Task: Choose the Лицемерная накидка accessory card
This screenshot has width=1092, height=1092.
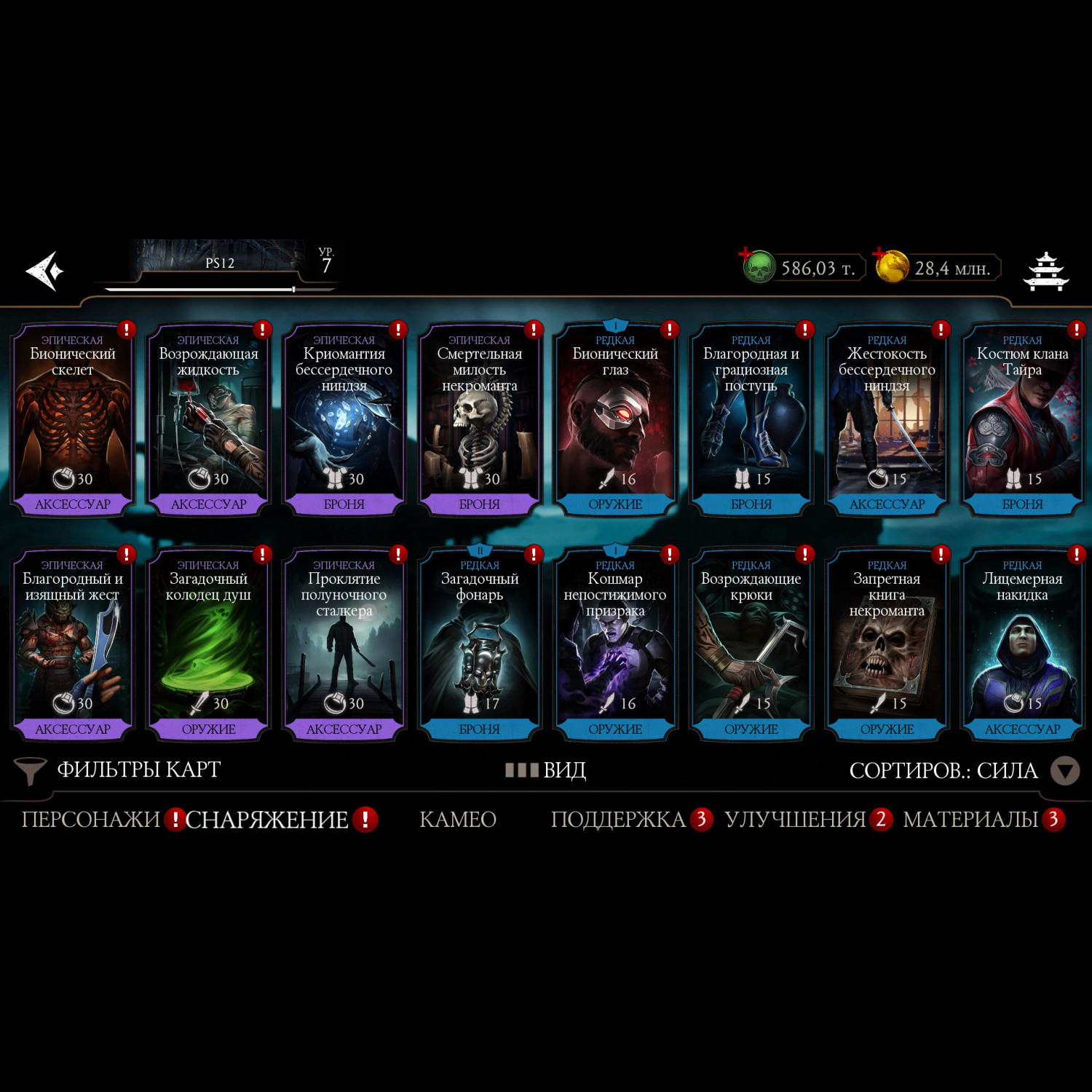Action: [x=1022, y=646]
